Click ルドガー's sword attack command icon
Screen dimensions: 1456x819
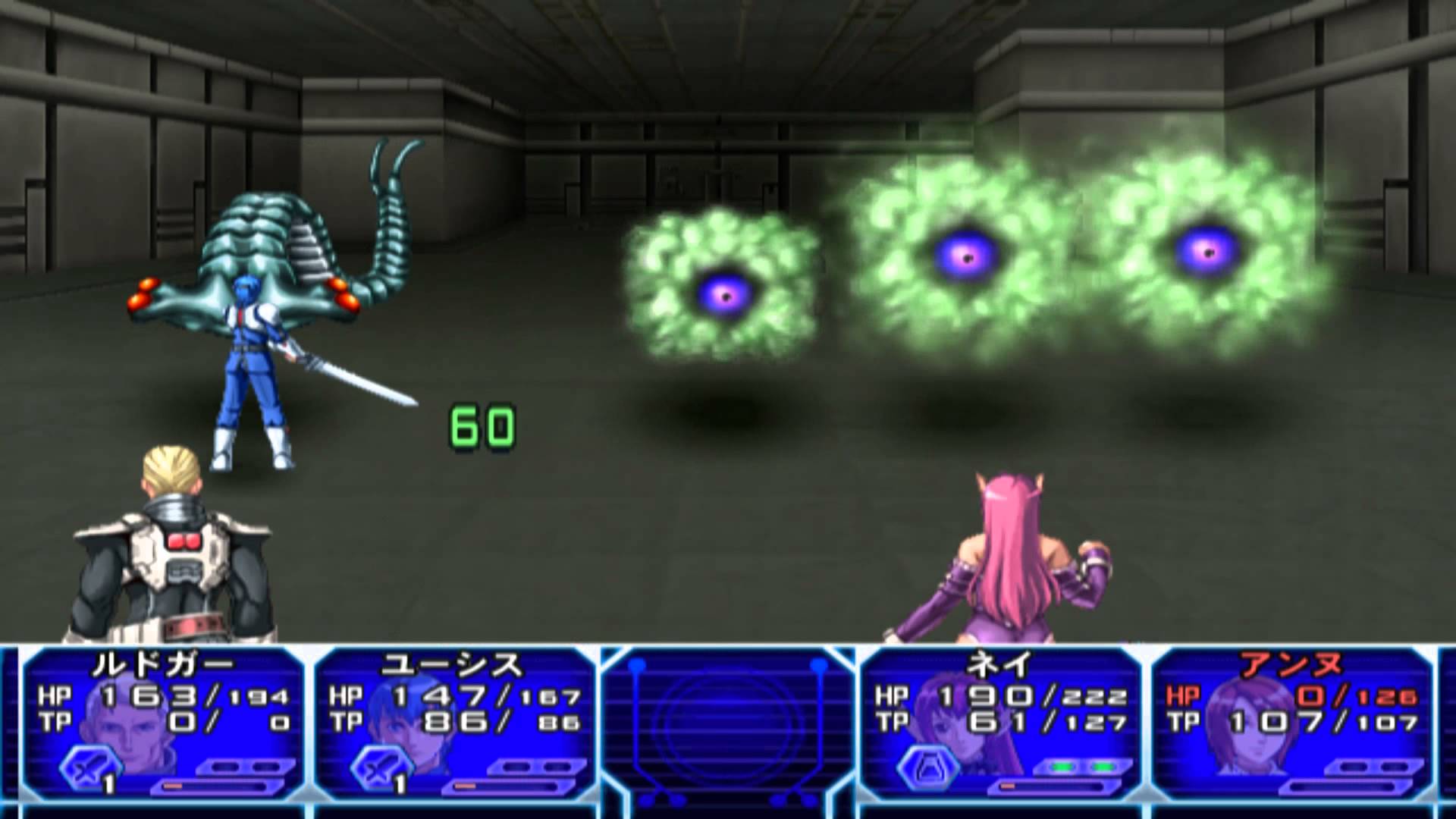88,768
